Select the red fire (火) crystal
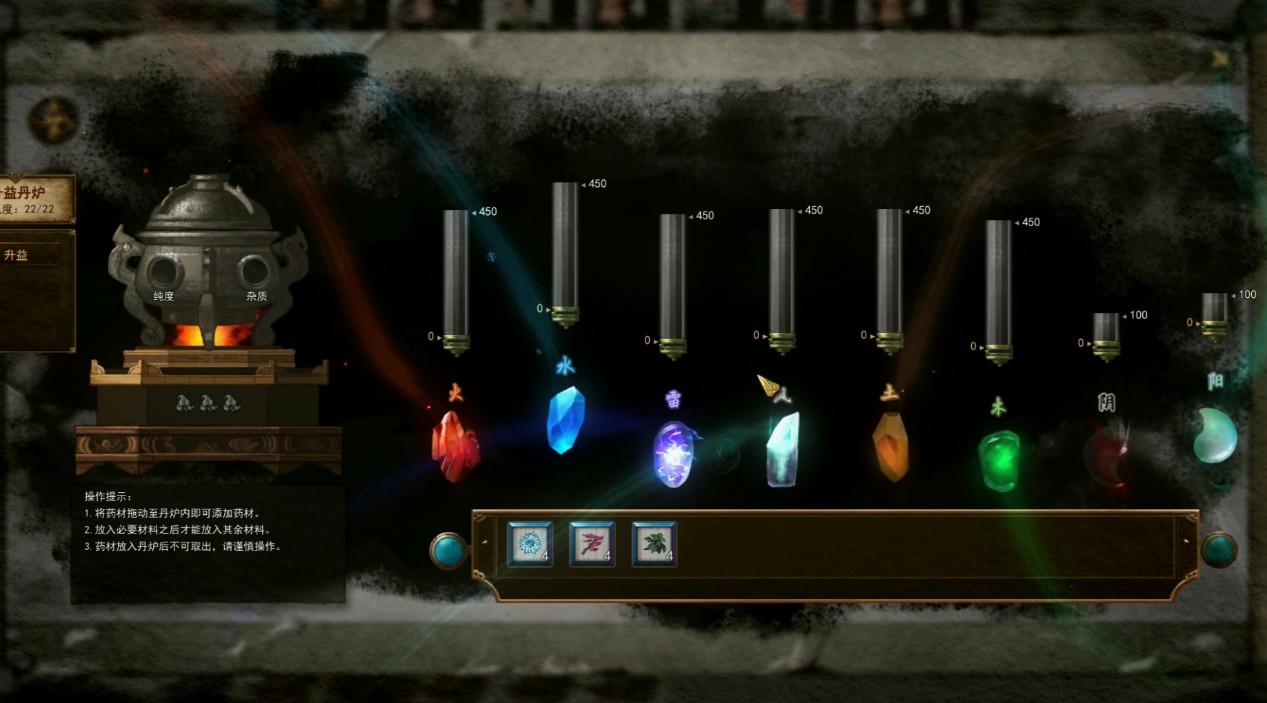Image resolution: width=1267 pixels, height=703 pixels. [x=455, y=446]
